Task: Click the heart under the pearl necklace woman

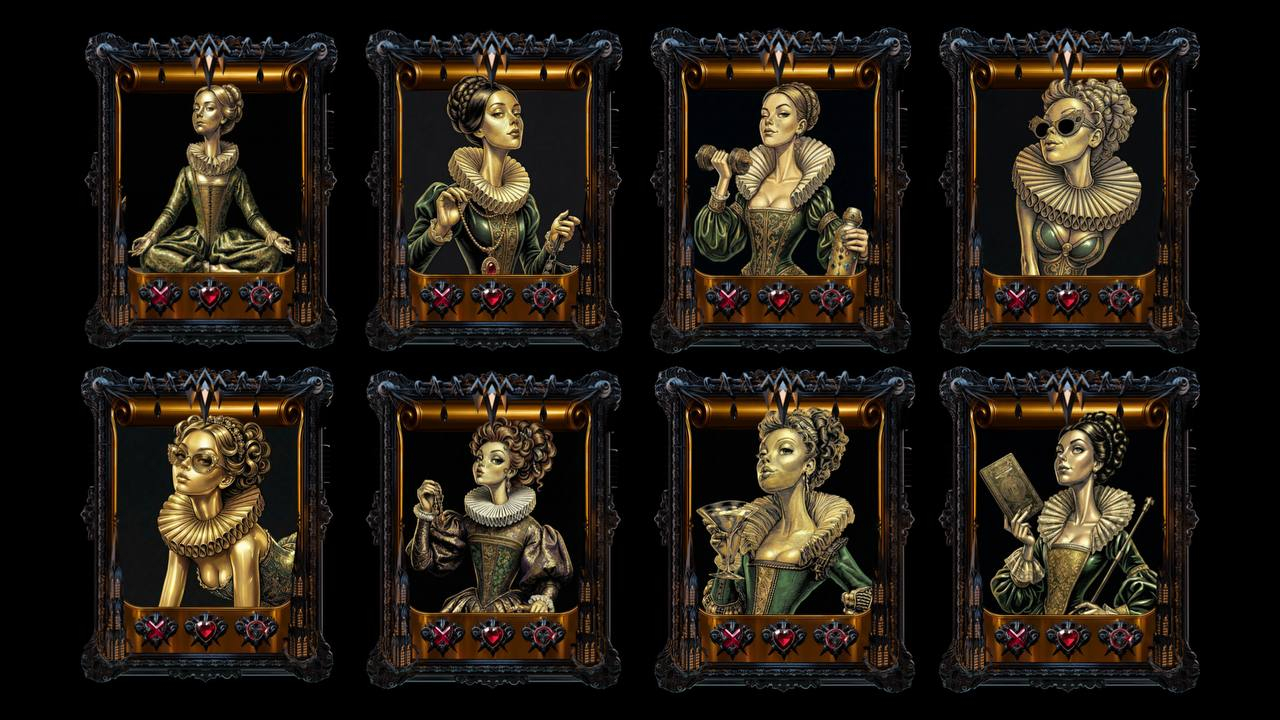Action: 492,298
